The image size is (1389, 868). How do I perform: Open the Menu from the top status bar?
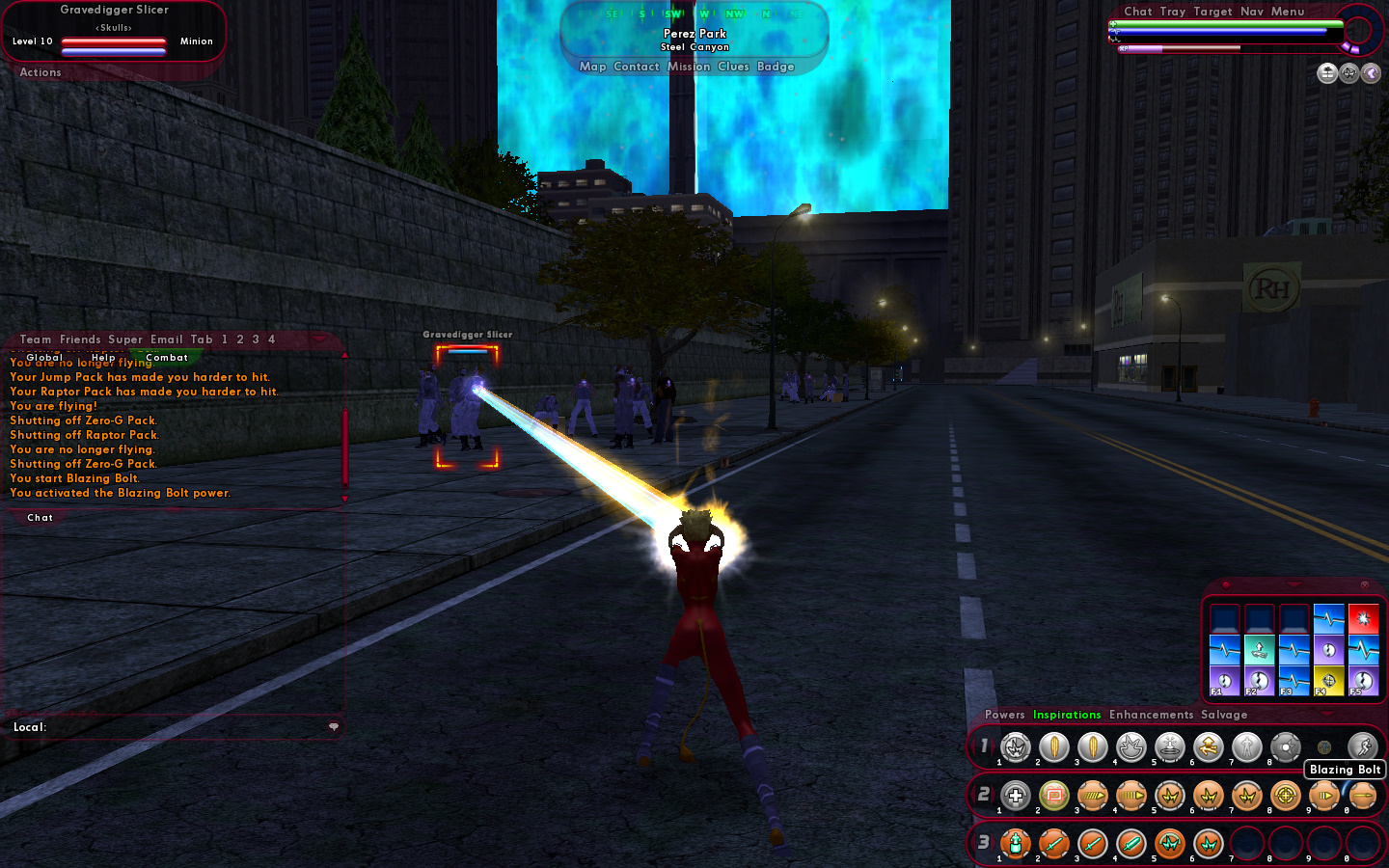pos(1288,12)
